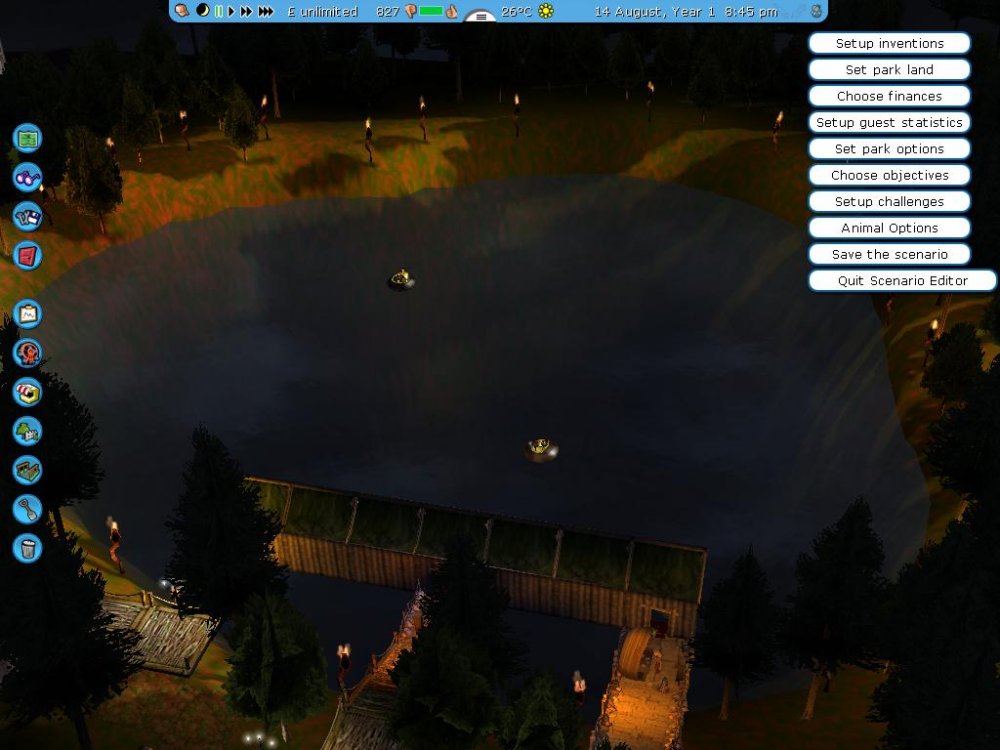
Task: Open Setup challenges
Action: point(889,202)
